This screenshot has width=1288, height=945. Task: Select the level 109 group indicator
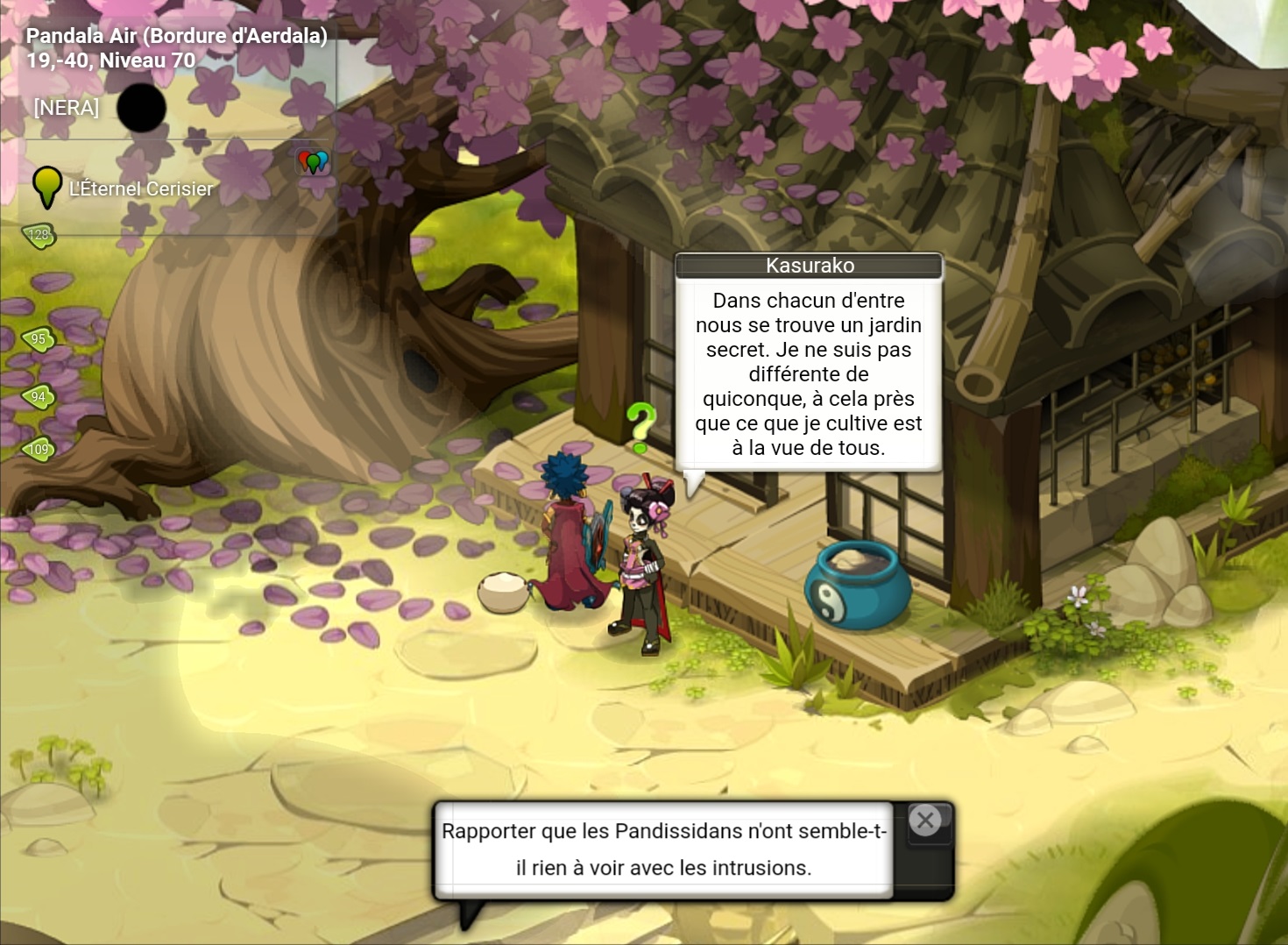click(39, 450)
